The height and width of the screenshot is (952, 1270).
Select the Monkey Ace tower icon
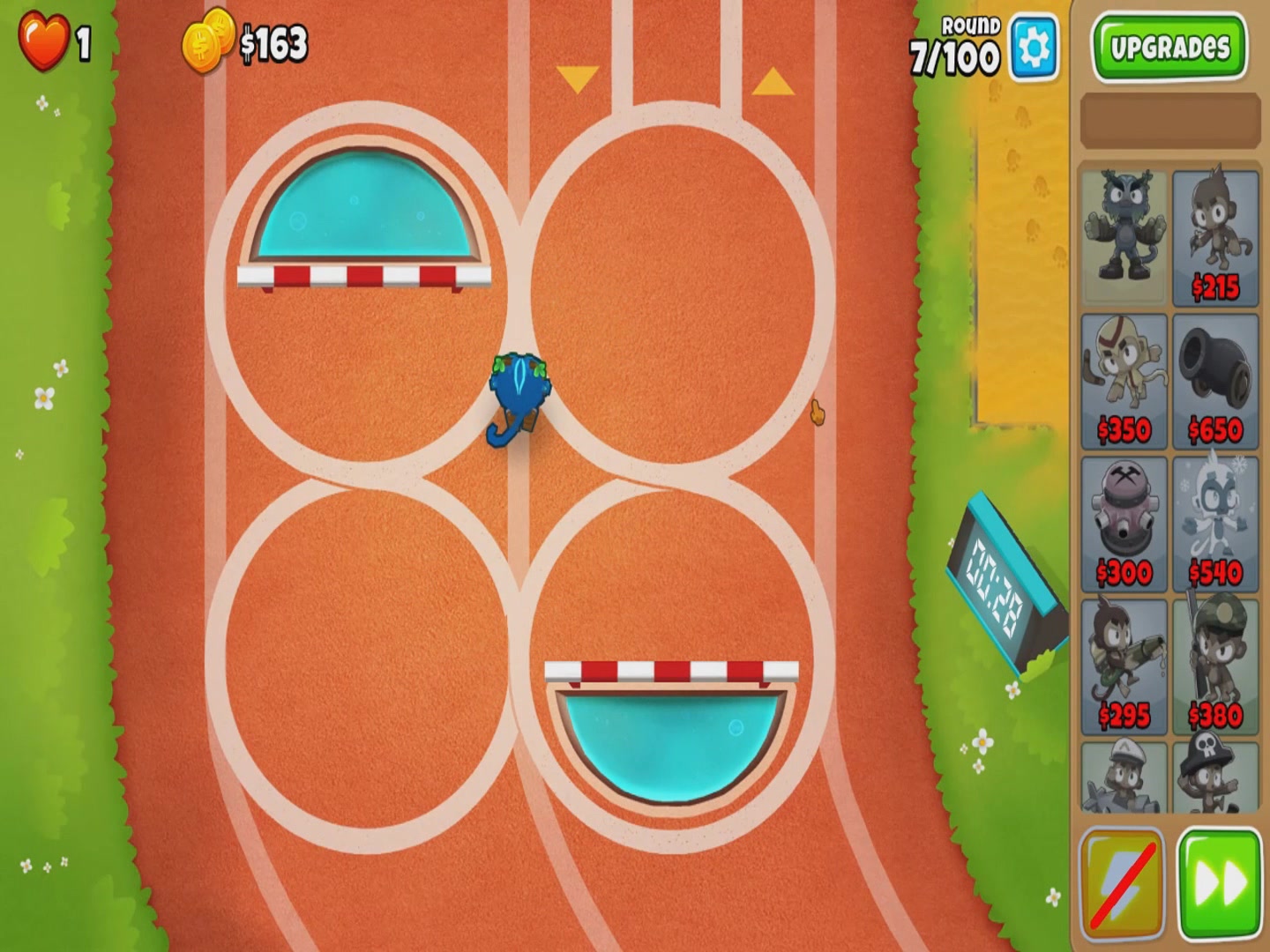click(x=1124, y=776)
